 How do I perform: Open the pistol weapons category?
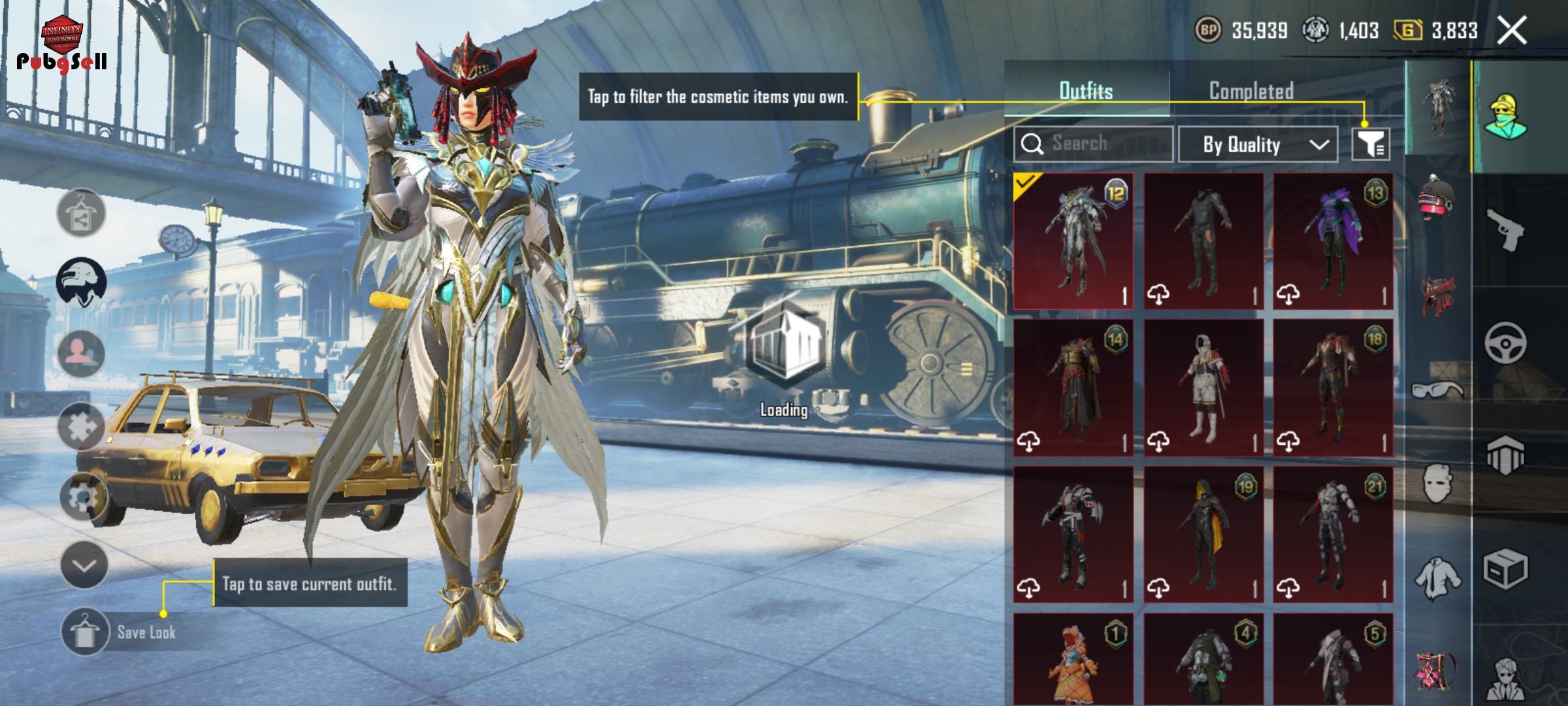click(x=1505, y=229)
